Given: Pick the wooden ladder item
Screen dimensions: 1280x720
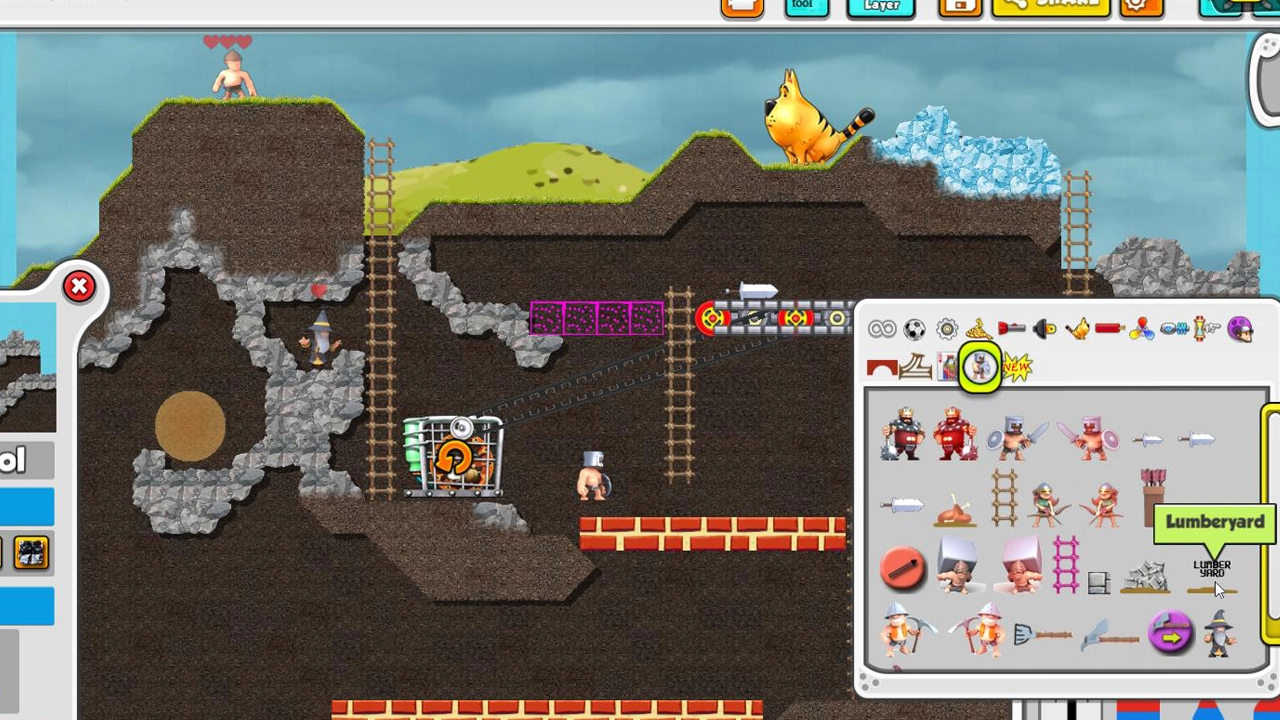Looking at the screenshot, I should (x=1003, y=497).
